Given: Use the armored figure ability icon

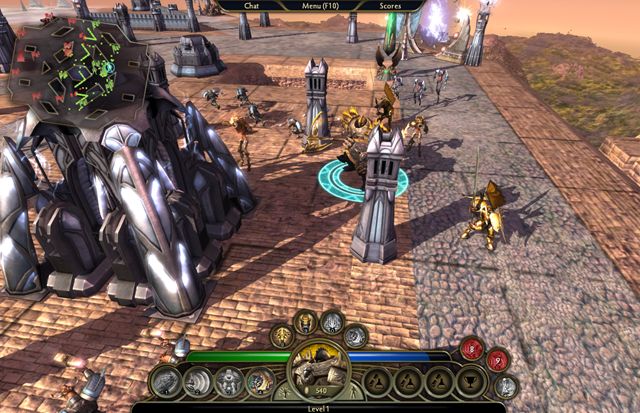Looking at the screenshot, I should [x=230, y=381].
